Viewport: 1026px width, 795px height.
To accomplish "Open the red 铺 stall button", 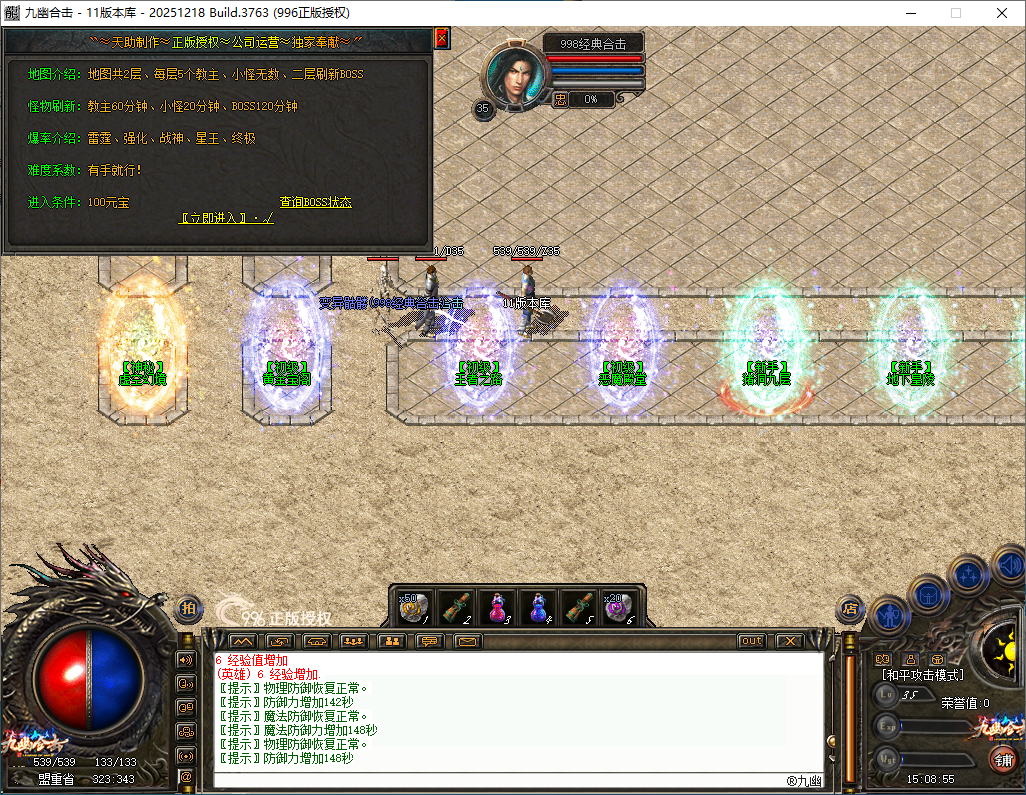I will pyautogui.click(x=1002, y=759).
